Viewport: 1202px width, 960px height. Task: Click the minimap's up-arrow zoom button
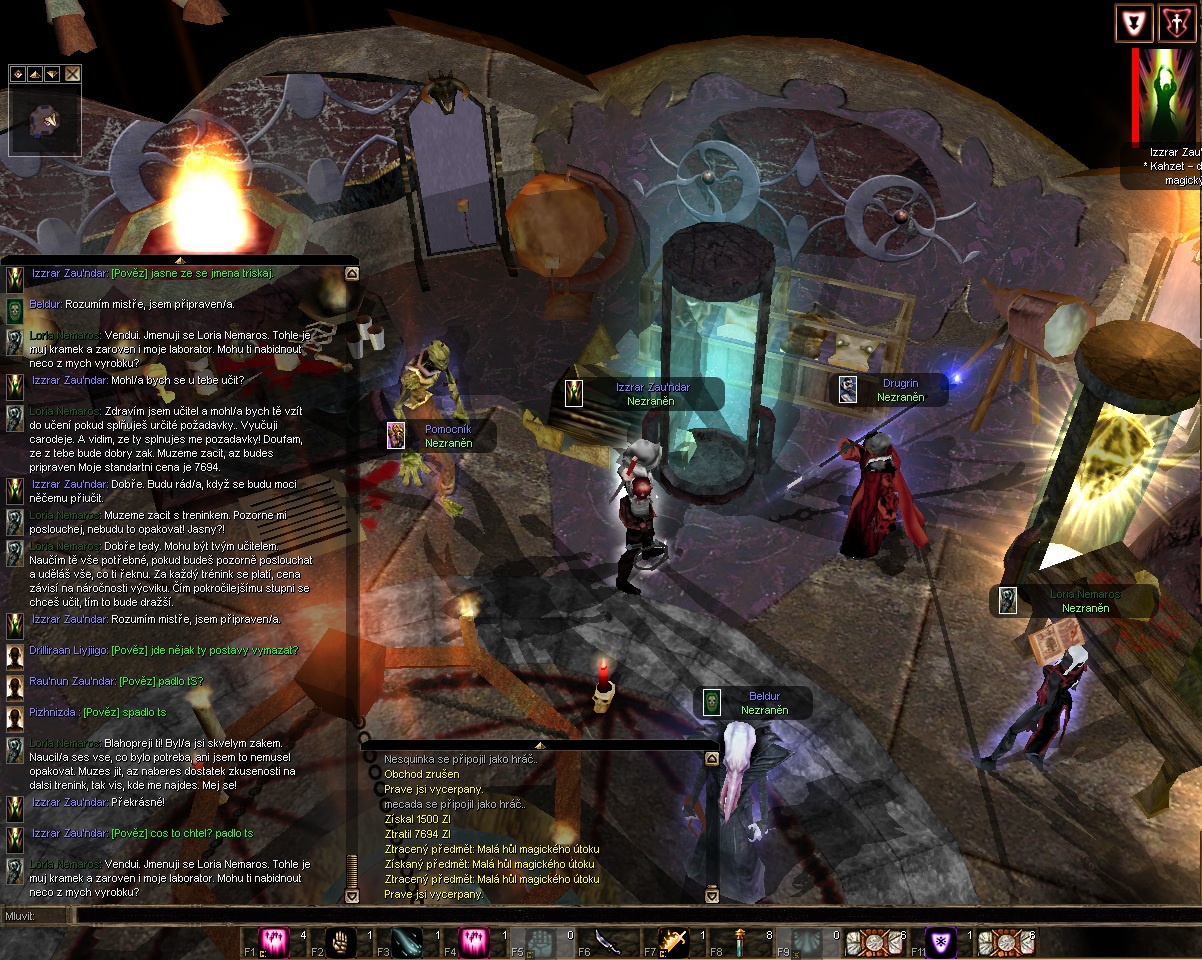[34, 74]
